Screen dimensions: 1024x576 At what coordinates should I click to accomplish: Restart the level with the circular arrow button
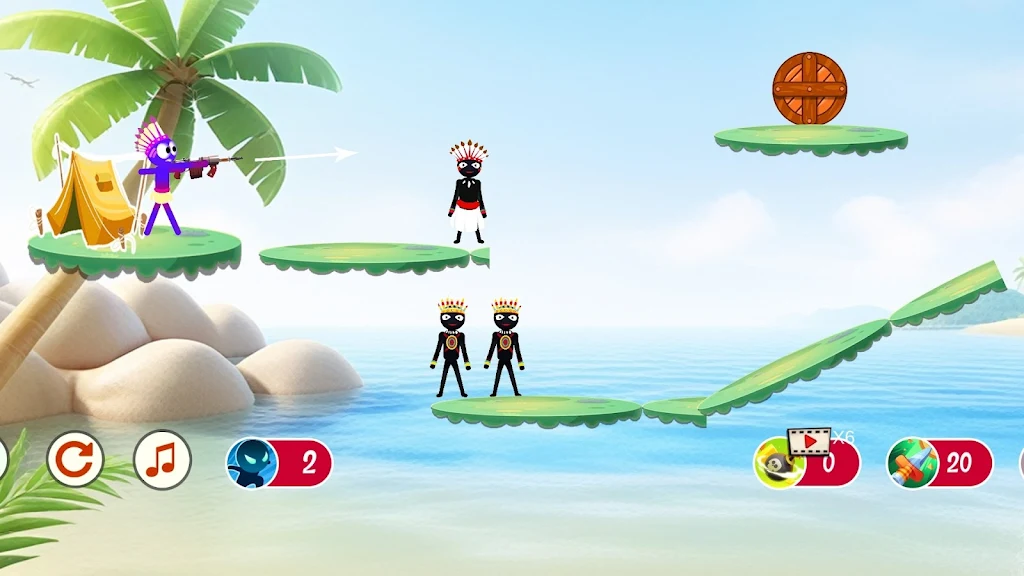click(75, 460)
